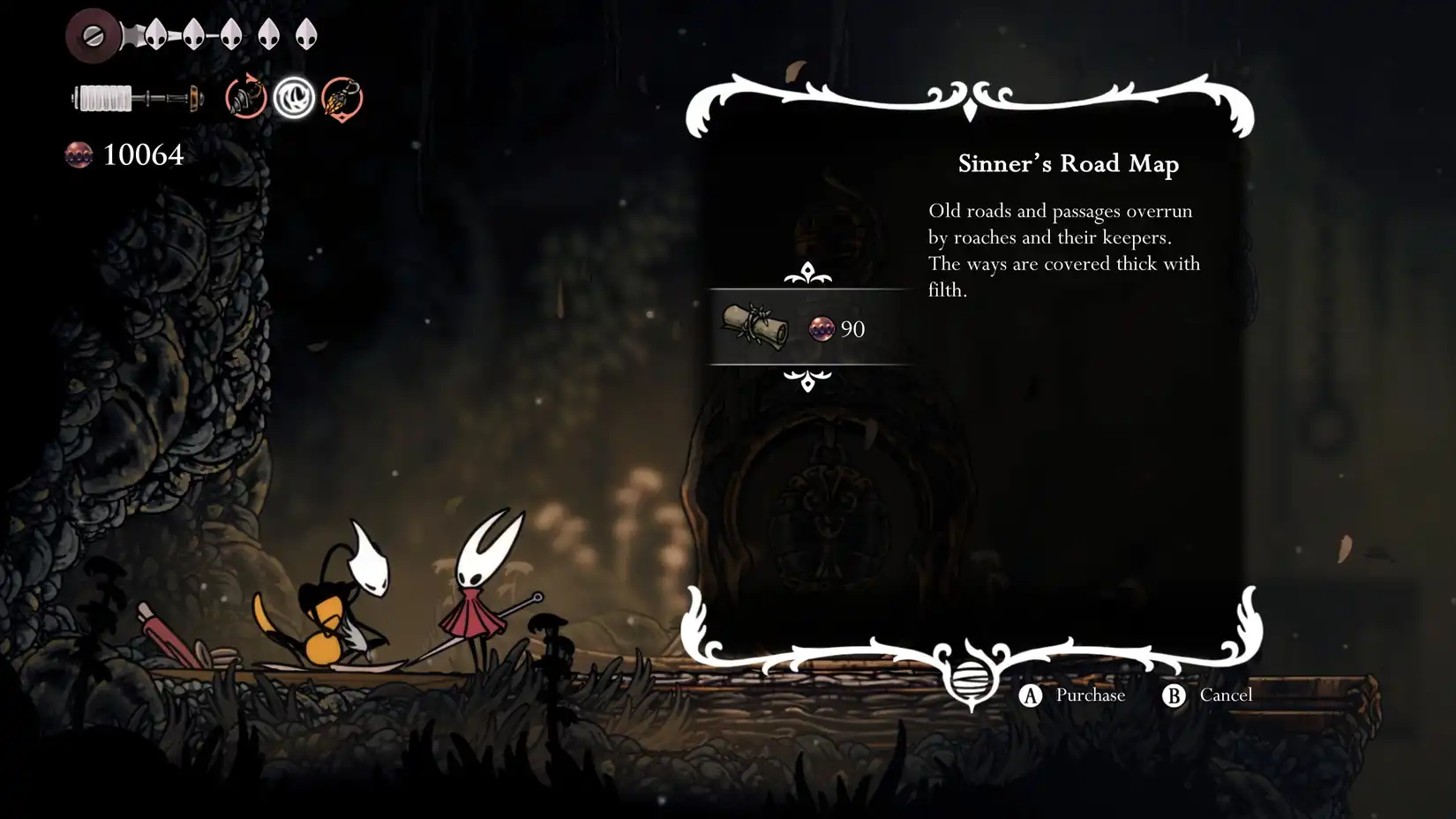Click the A button prompt
This screenshot has width=1456, height=819.
[x=1030, y=695]
